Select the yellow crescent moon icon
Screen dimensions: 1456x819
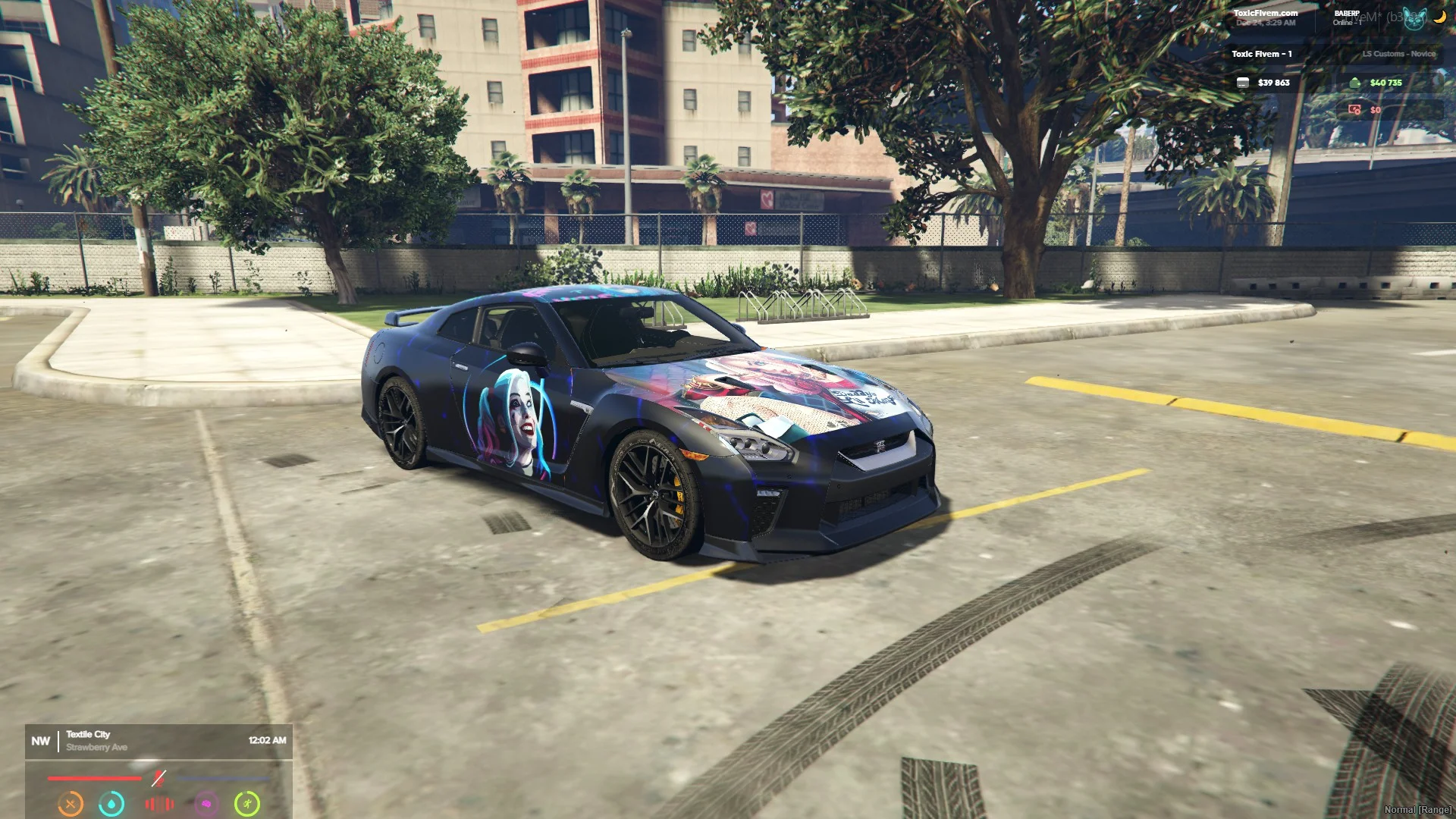(1439, 17)
